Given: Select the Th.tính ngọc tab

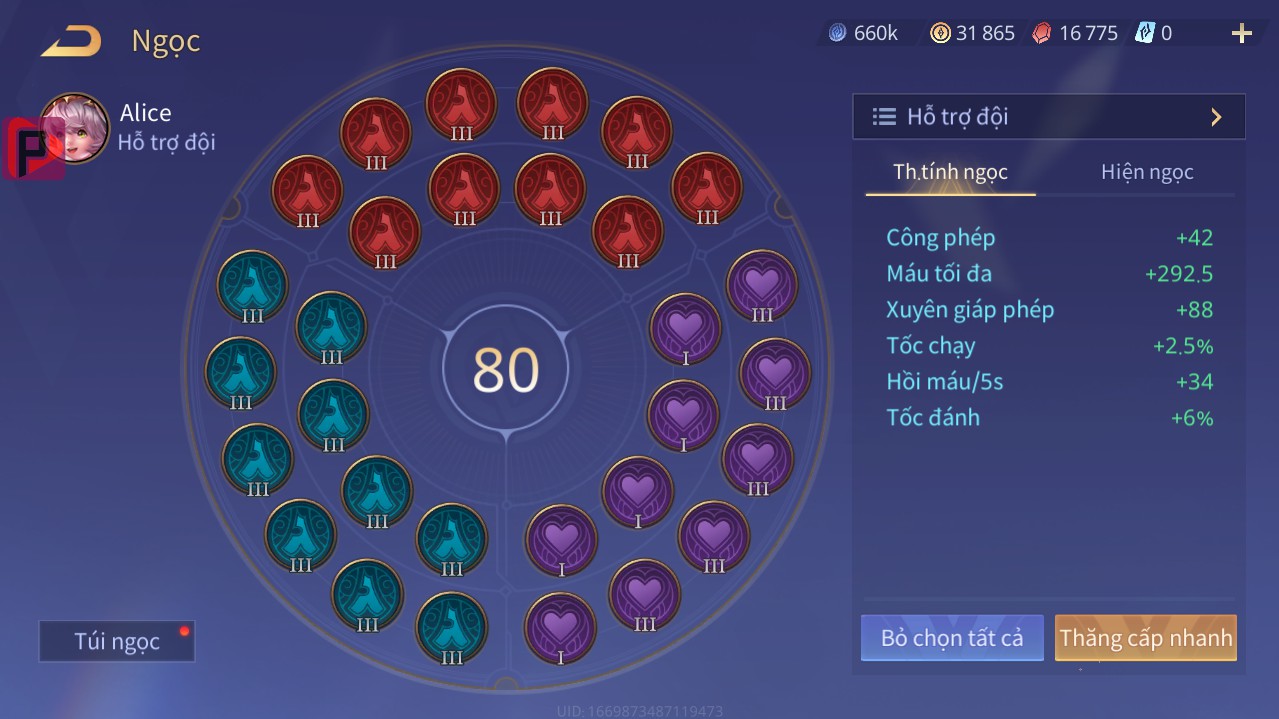Looking at the screenshot, I should [x=950, y=172].
